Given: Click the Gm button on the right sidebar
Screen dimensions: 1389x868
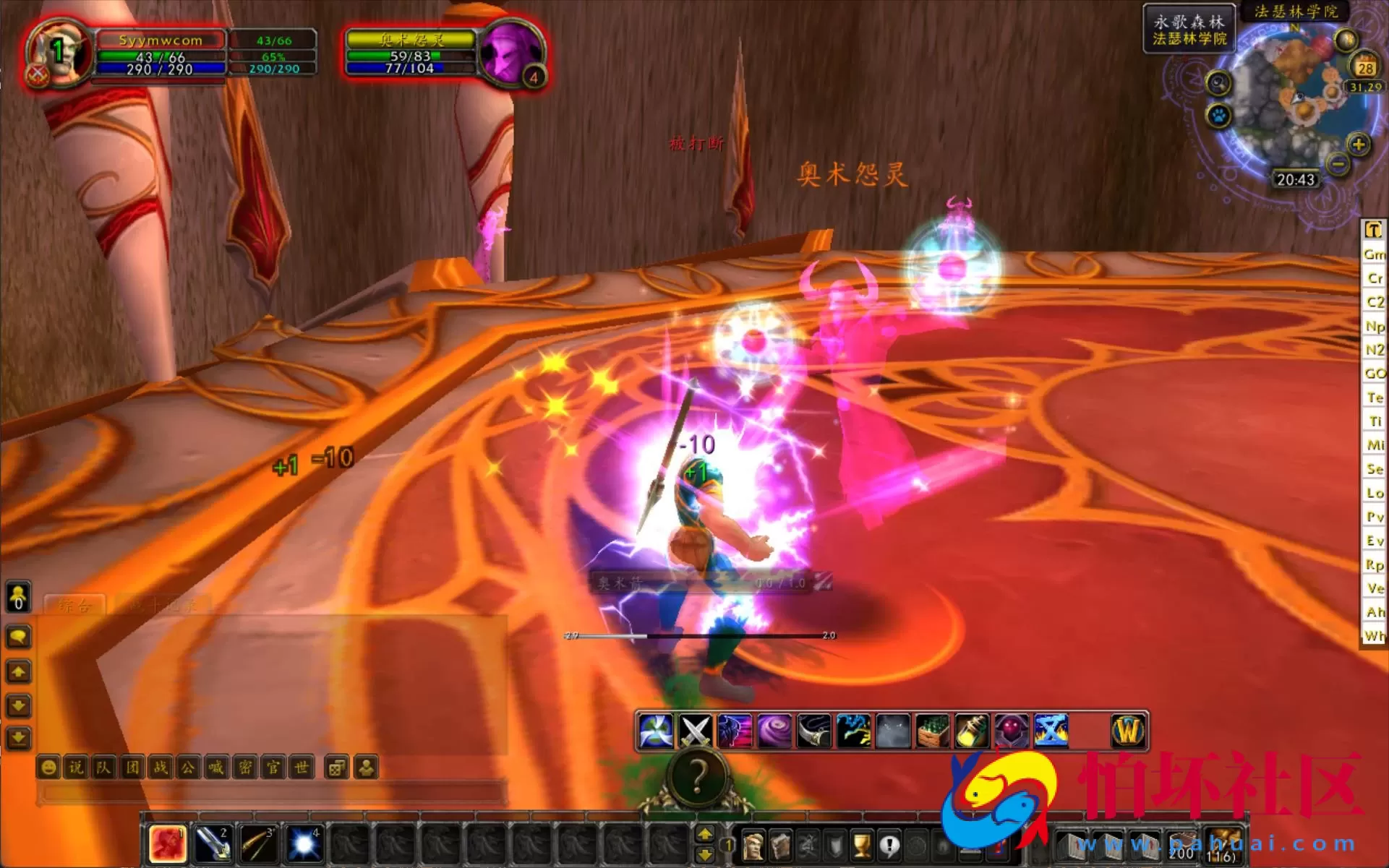Looking at the screenshot, I should tap(1373, 254).
